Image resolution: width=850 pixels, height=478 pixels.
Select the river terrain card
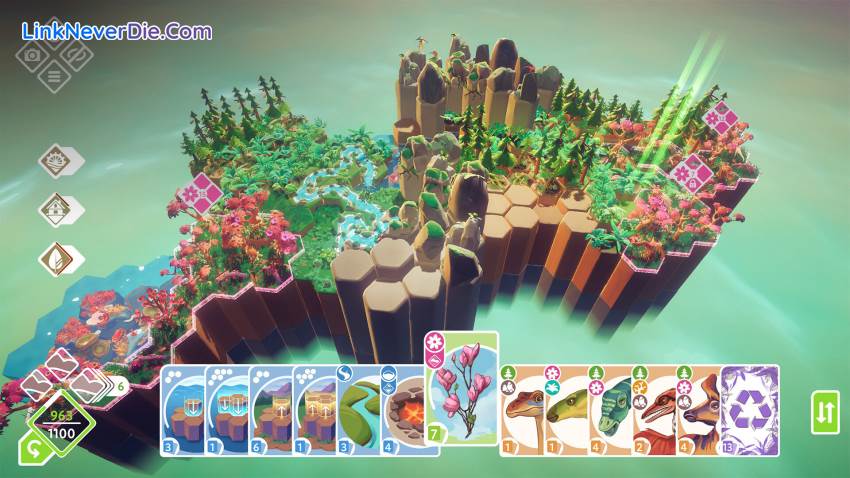(356, 410)
